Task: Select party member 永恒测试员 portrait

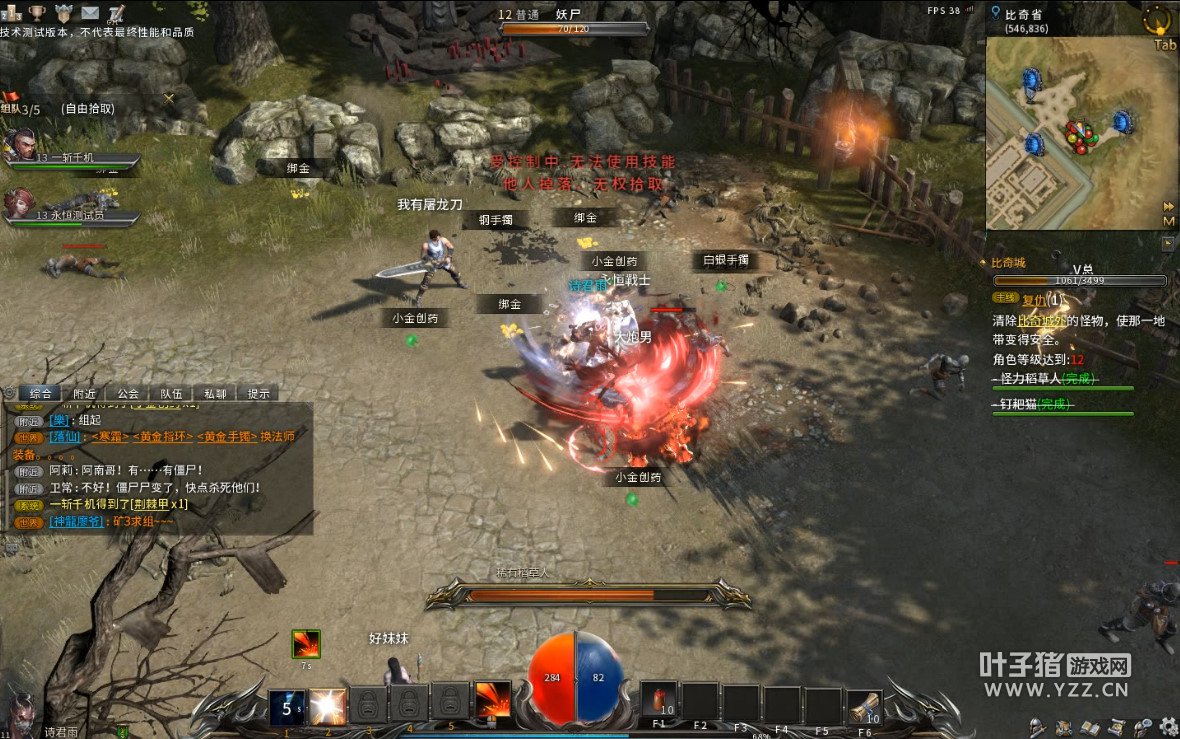Action: [x=22, y=205]
